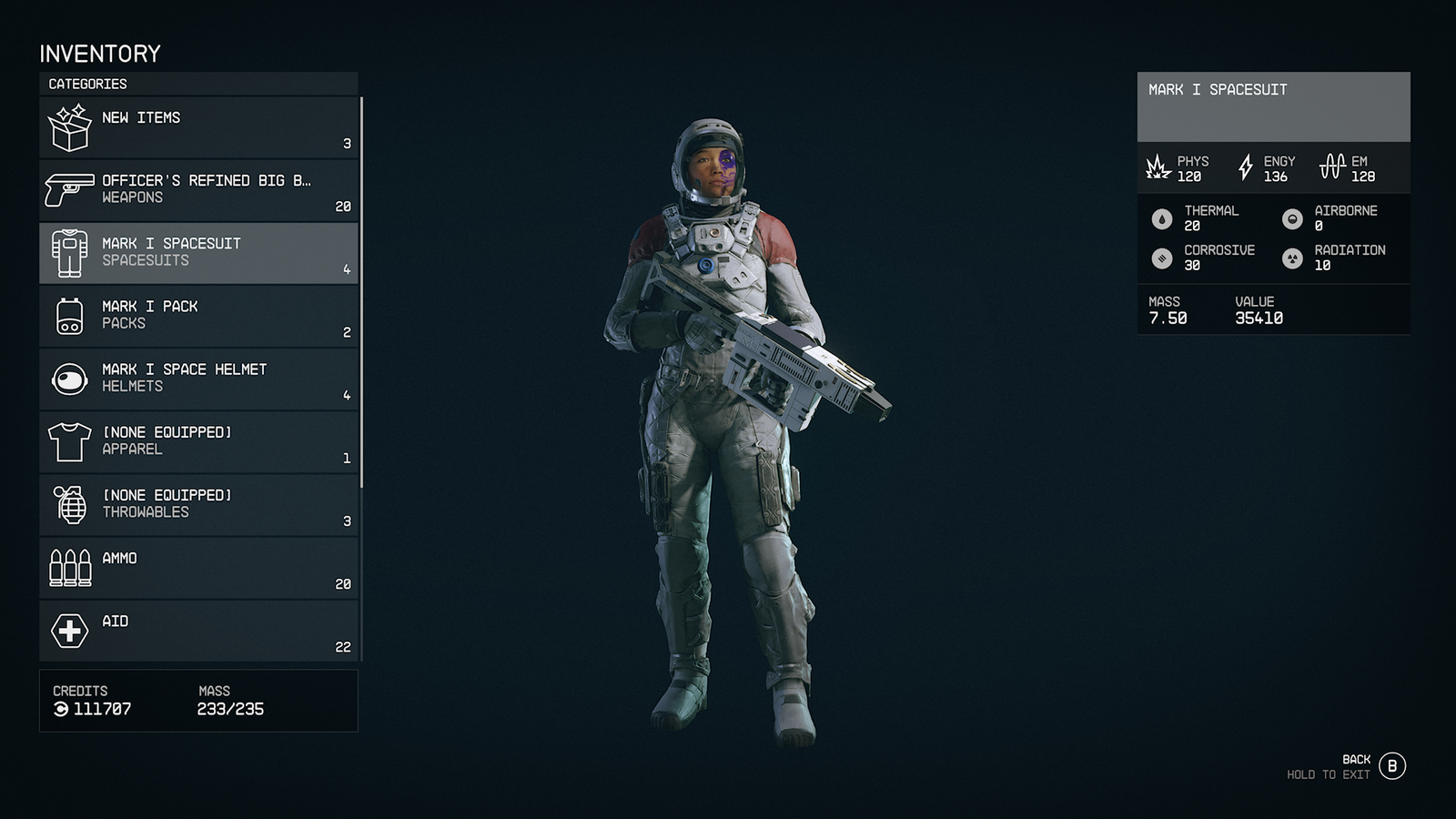
Task: Select the Corrosive resistance icon
Action: coord(1162,258)
